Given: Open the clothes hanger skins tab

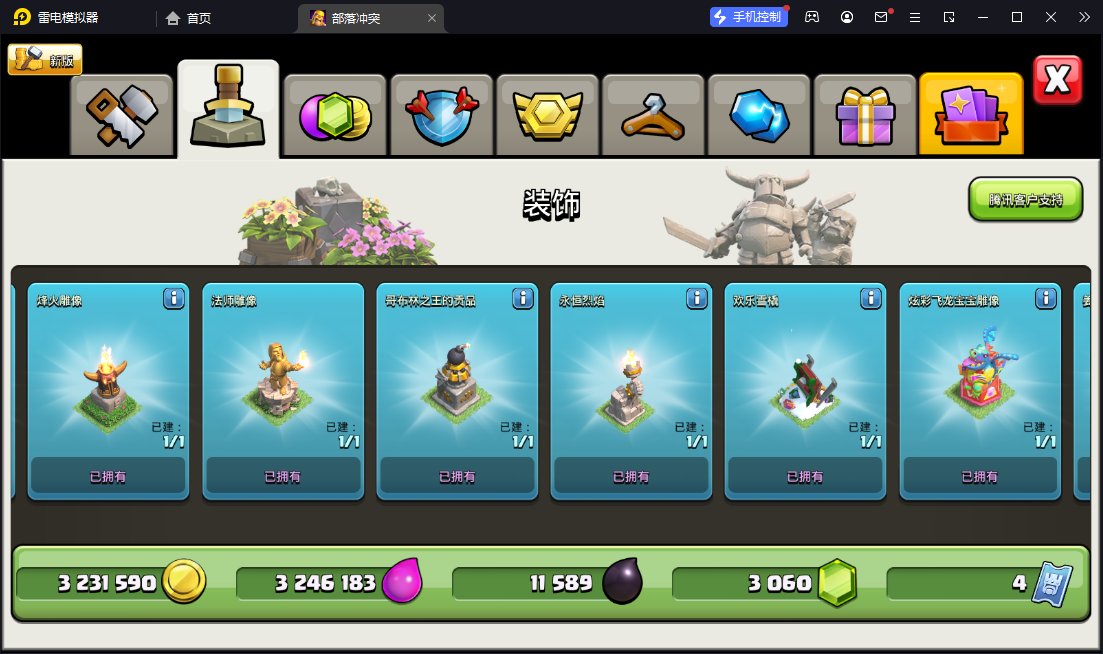Looking at the screenshot, I should (653, 115).
